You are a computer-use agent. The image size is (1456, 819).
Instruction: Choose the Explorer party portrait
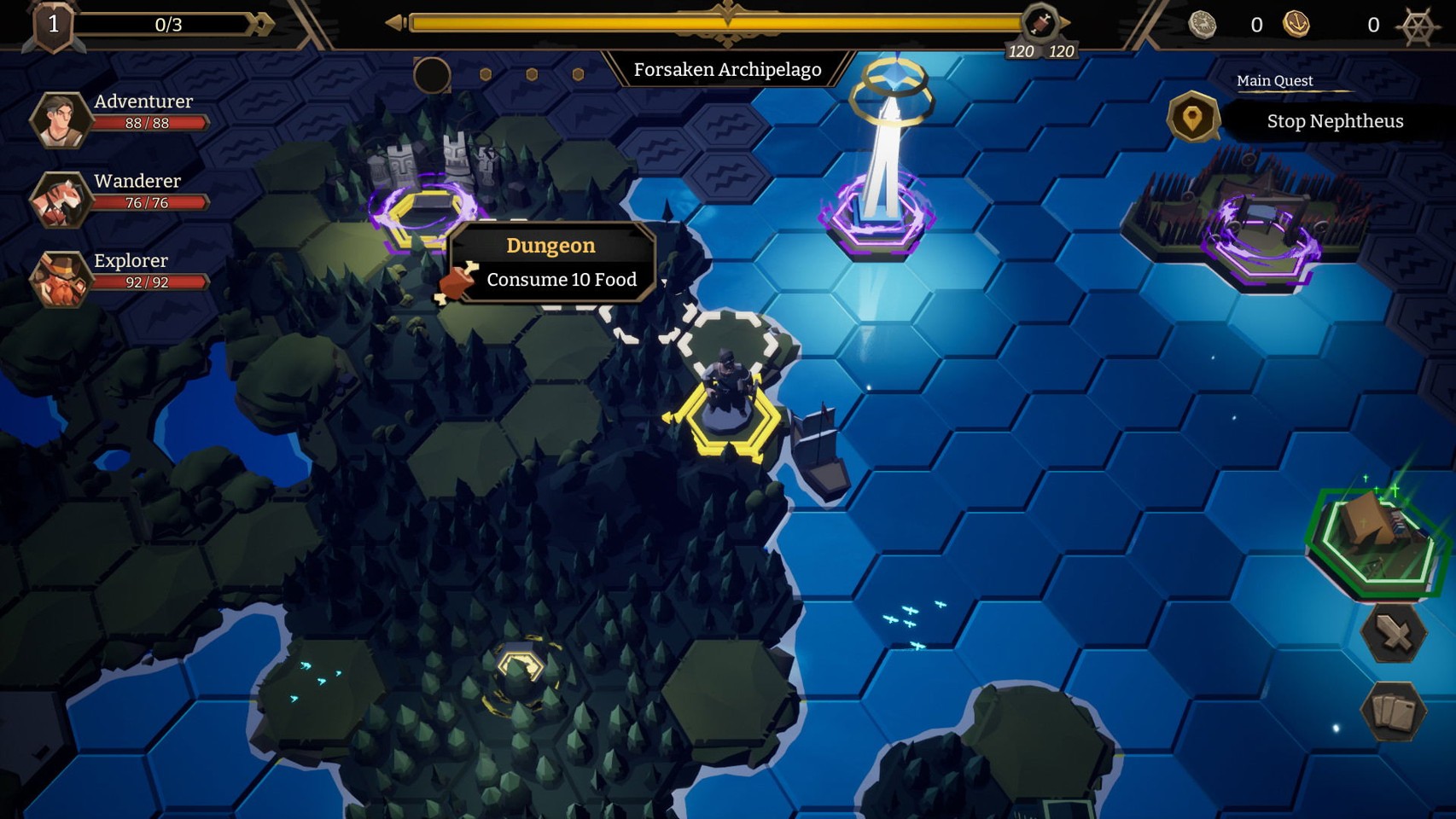[x=59, y=279]
